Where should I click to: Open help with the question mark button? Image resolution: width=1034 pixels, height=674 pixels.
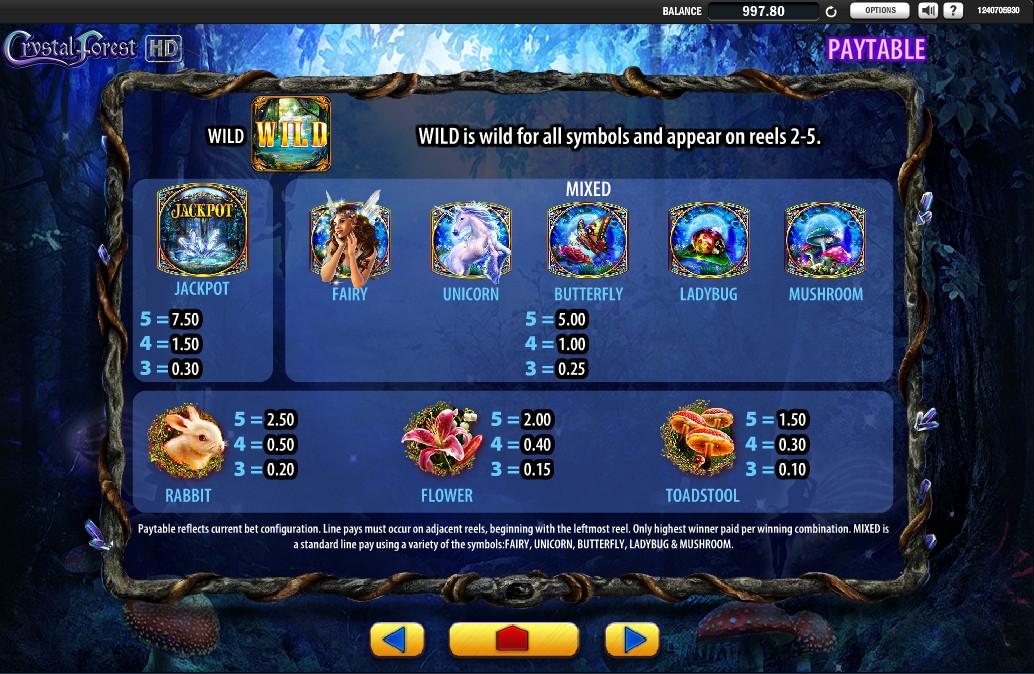click(x=953, y=11)
